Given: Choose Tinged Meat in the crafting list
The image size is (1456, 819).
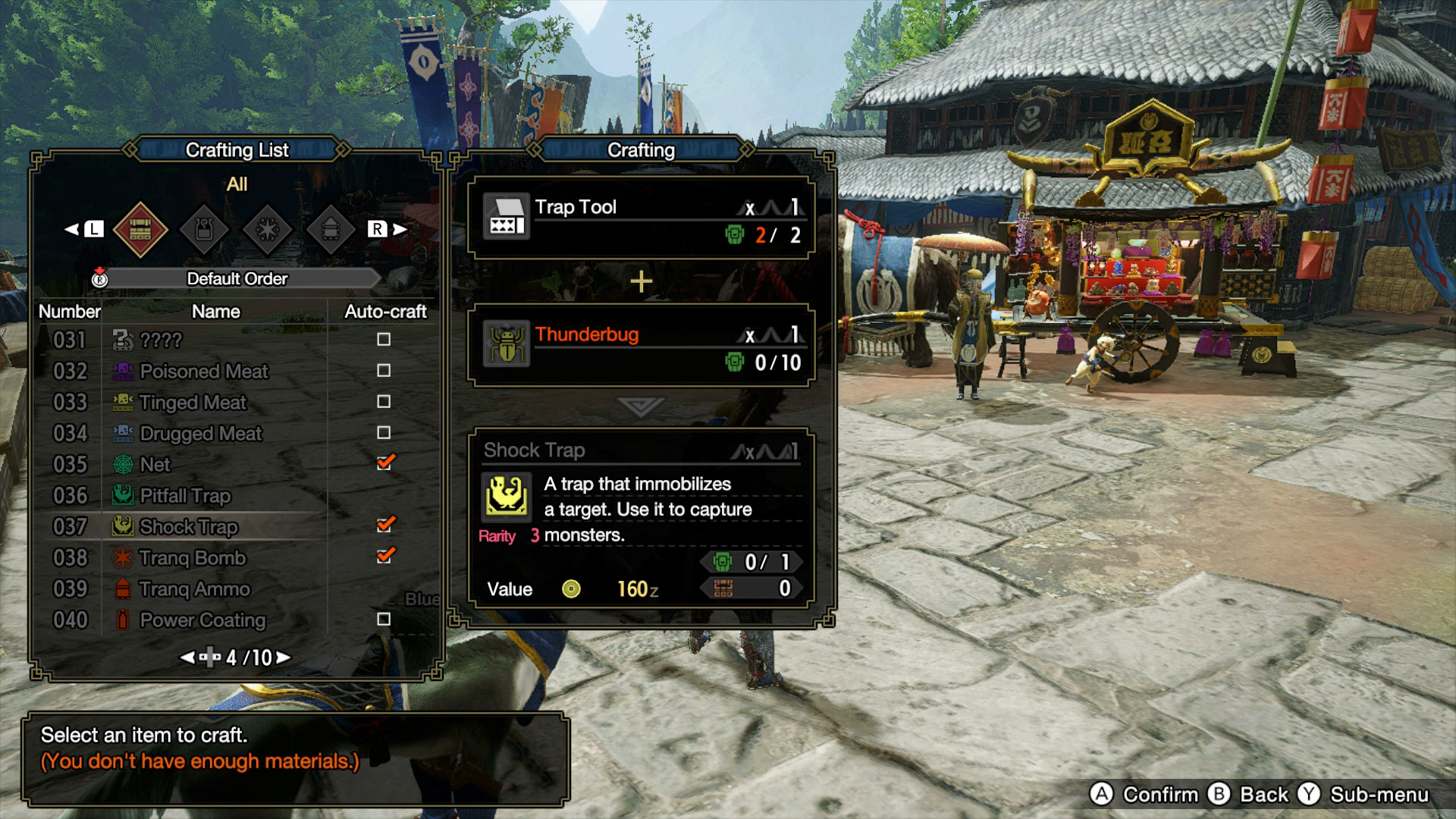Looking at the screenshot, I should point(193,402).
